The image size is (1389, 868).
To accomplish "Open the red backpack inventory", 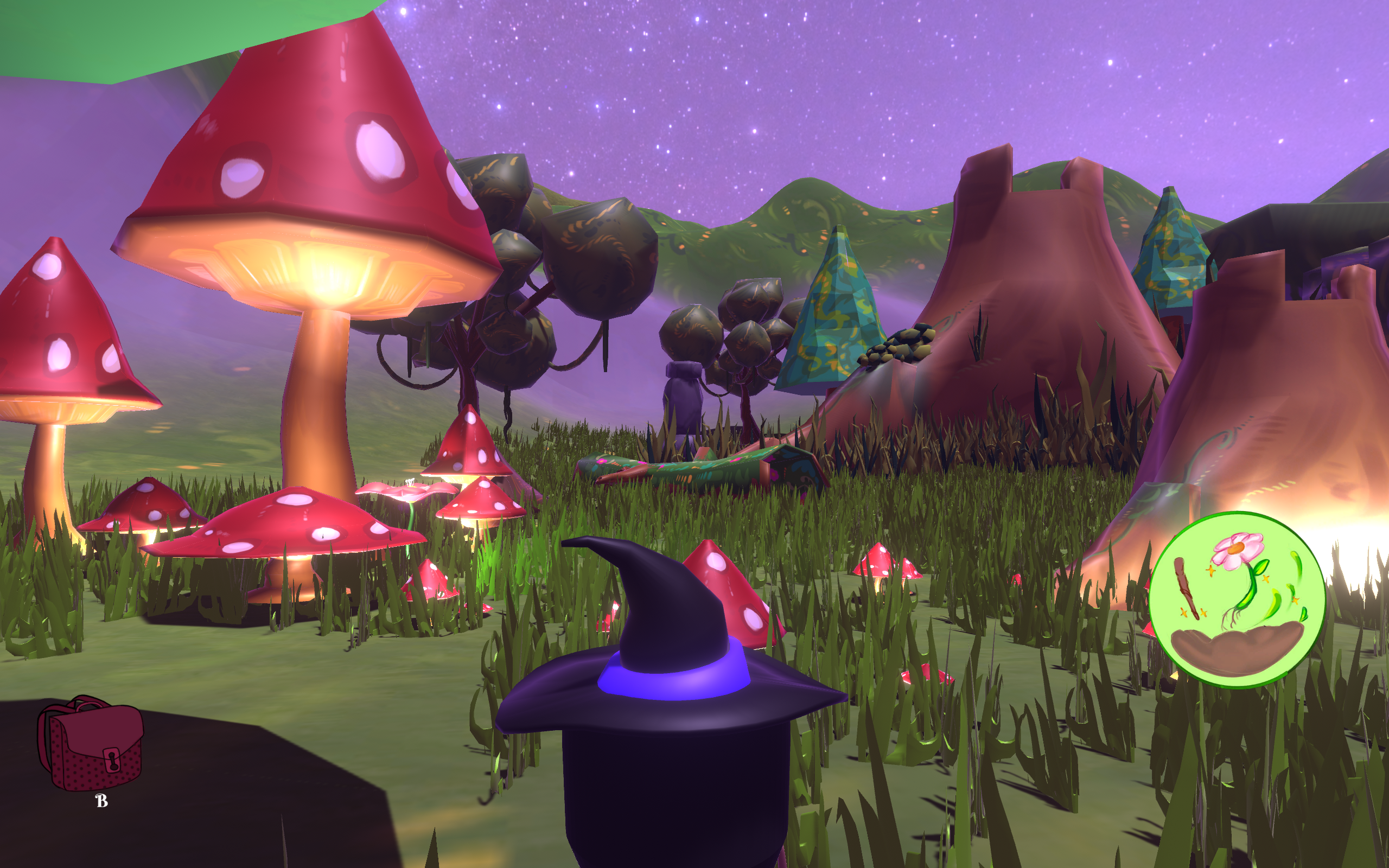I will (x=90, y=743).
